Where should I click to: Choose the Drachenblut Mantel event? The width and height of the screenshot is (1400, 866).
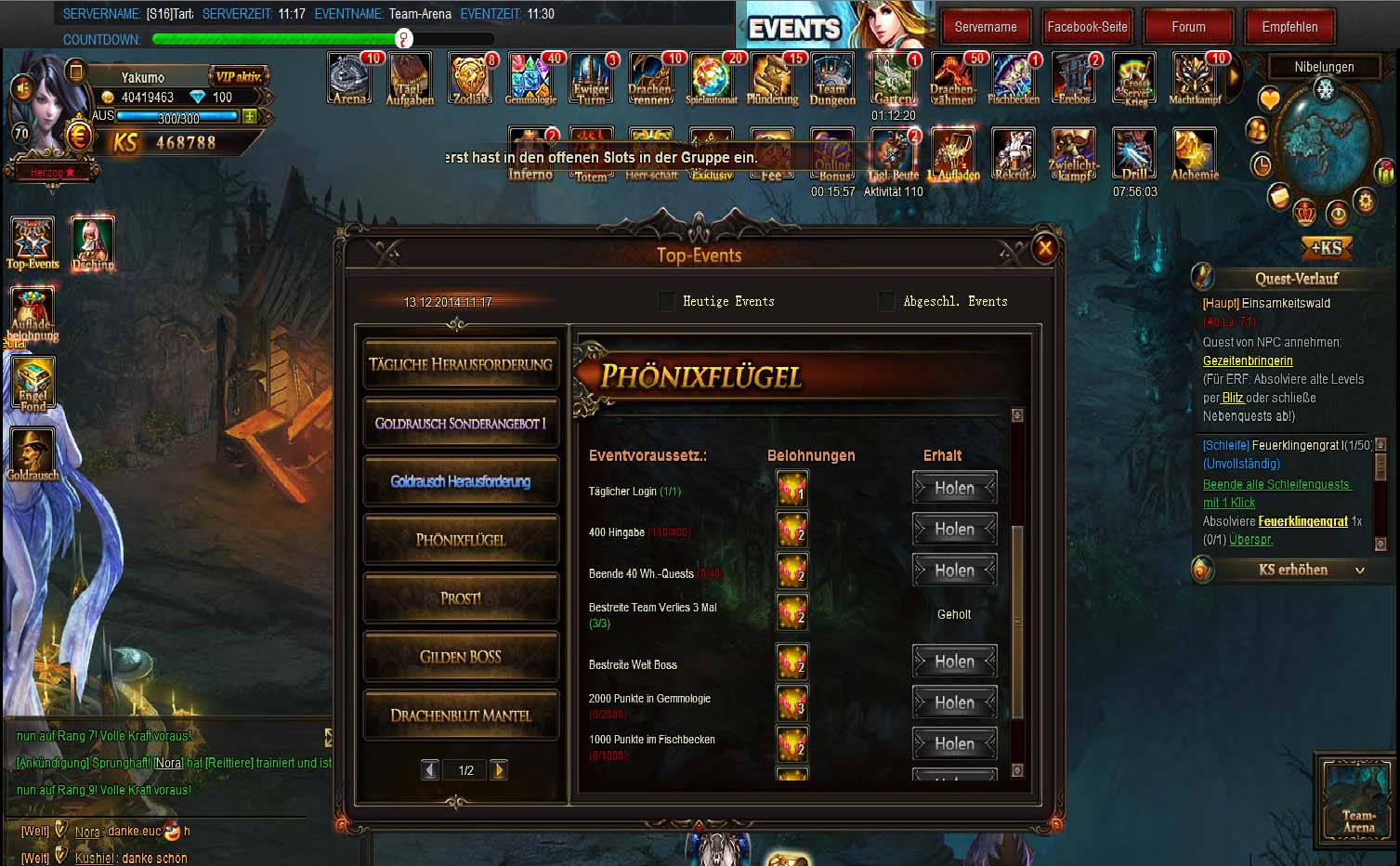point(461,715)
